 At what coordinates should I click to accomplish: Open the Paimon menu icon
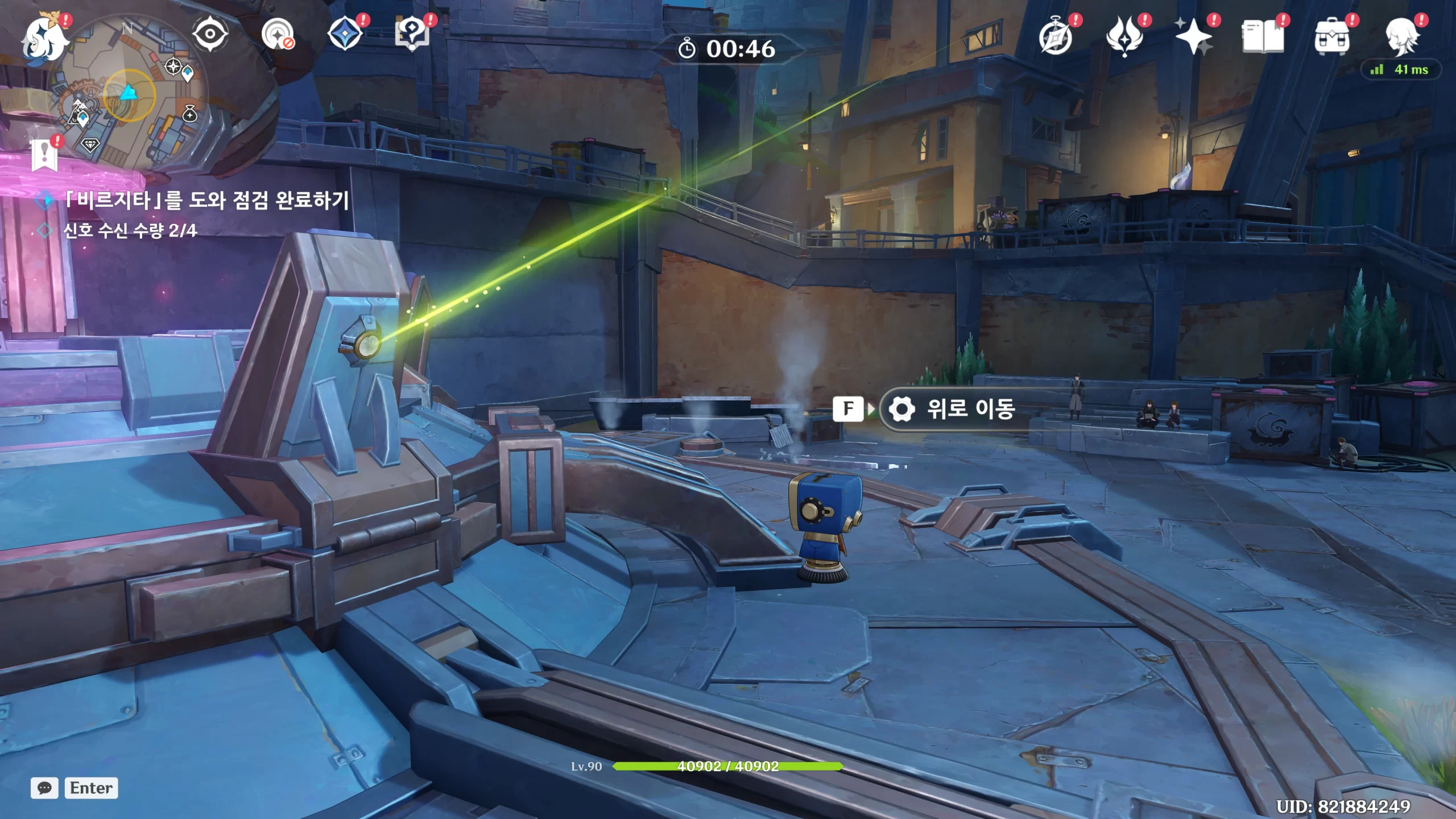(x=44, y=39)
